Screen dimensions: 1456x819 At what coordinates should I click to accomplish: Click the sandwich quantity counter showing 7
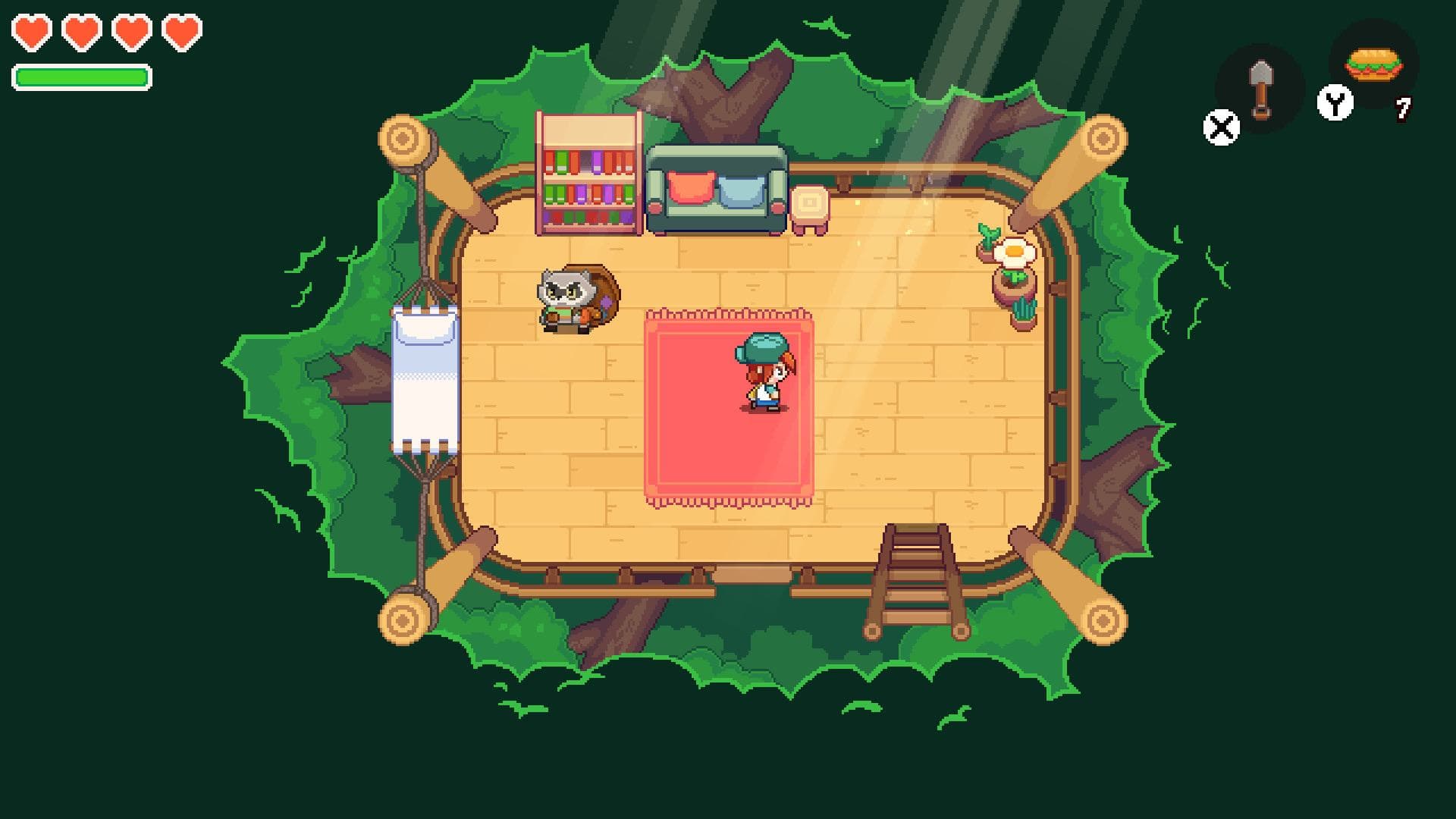tap(1404, 108)
